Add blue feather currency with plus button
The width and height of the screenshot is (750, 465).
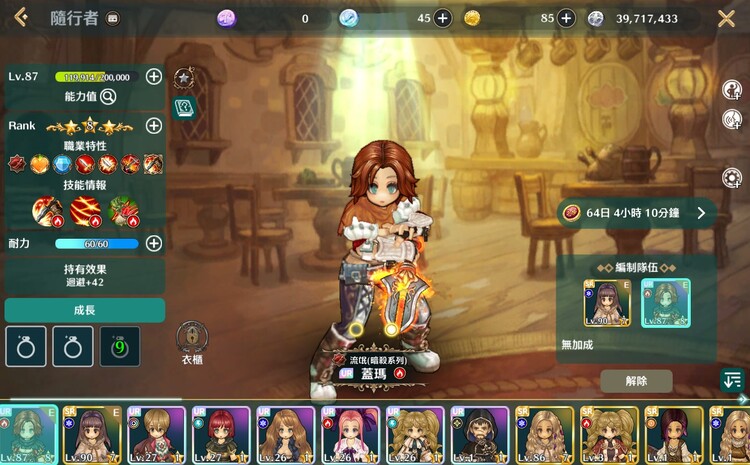click(x=442, y=18)
